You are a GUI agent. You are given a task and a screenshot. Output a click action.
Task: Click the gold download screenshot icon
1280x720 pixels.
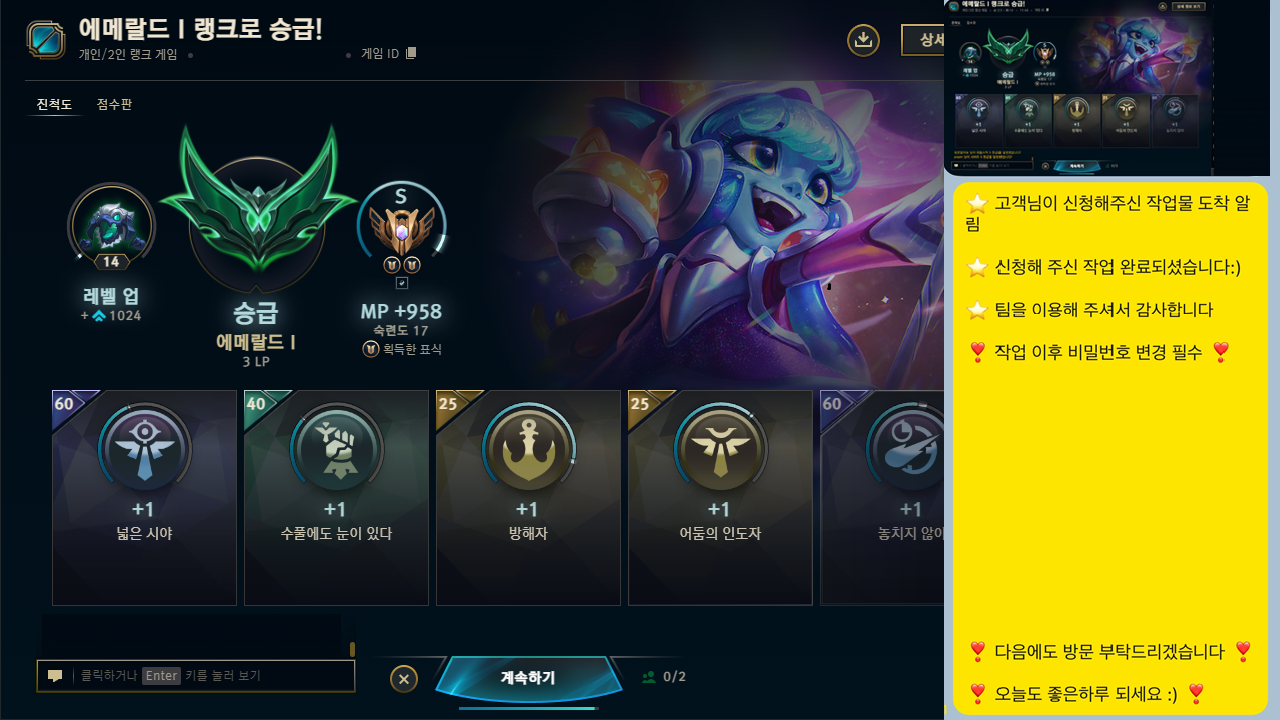[863, 40]
